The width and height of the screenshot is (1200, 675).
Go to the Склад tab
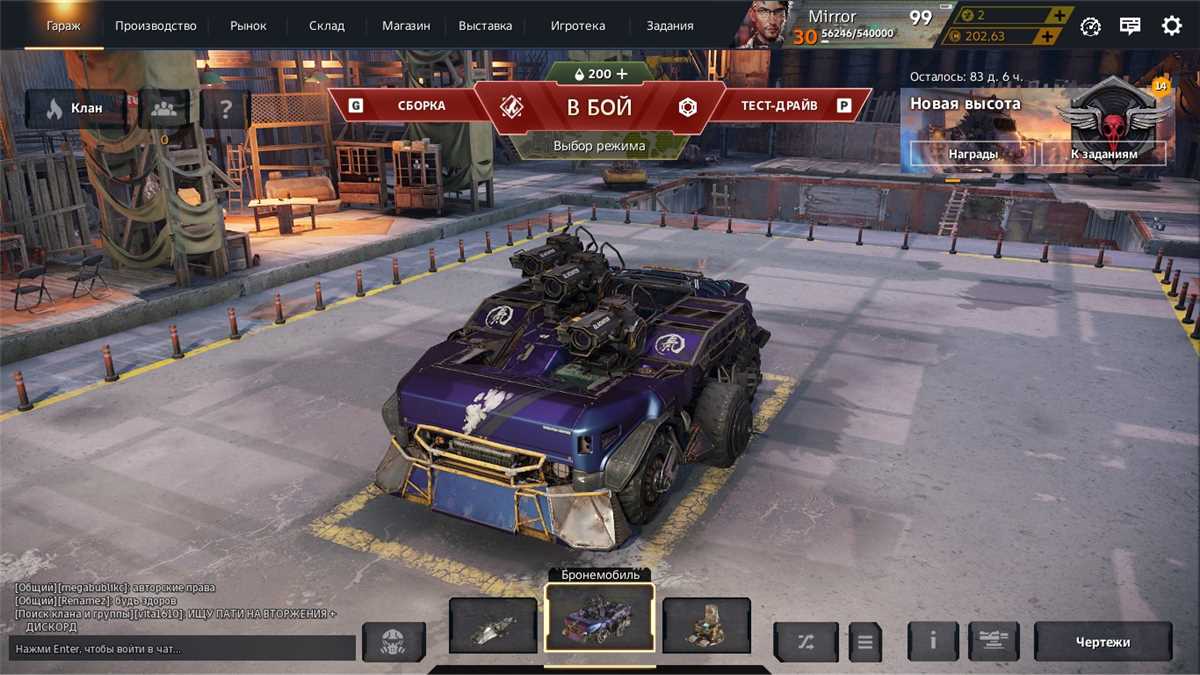[326, 26]
